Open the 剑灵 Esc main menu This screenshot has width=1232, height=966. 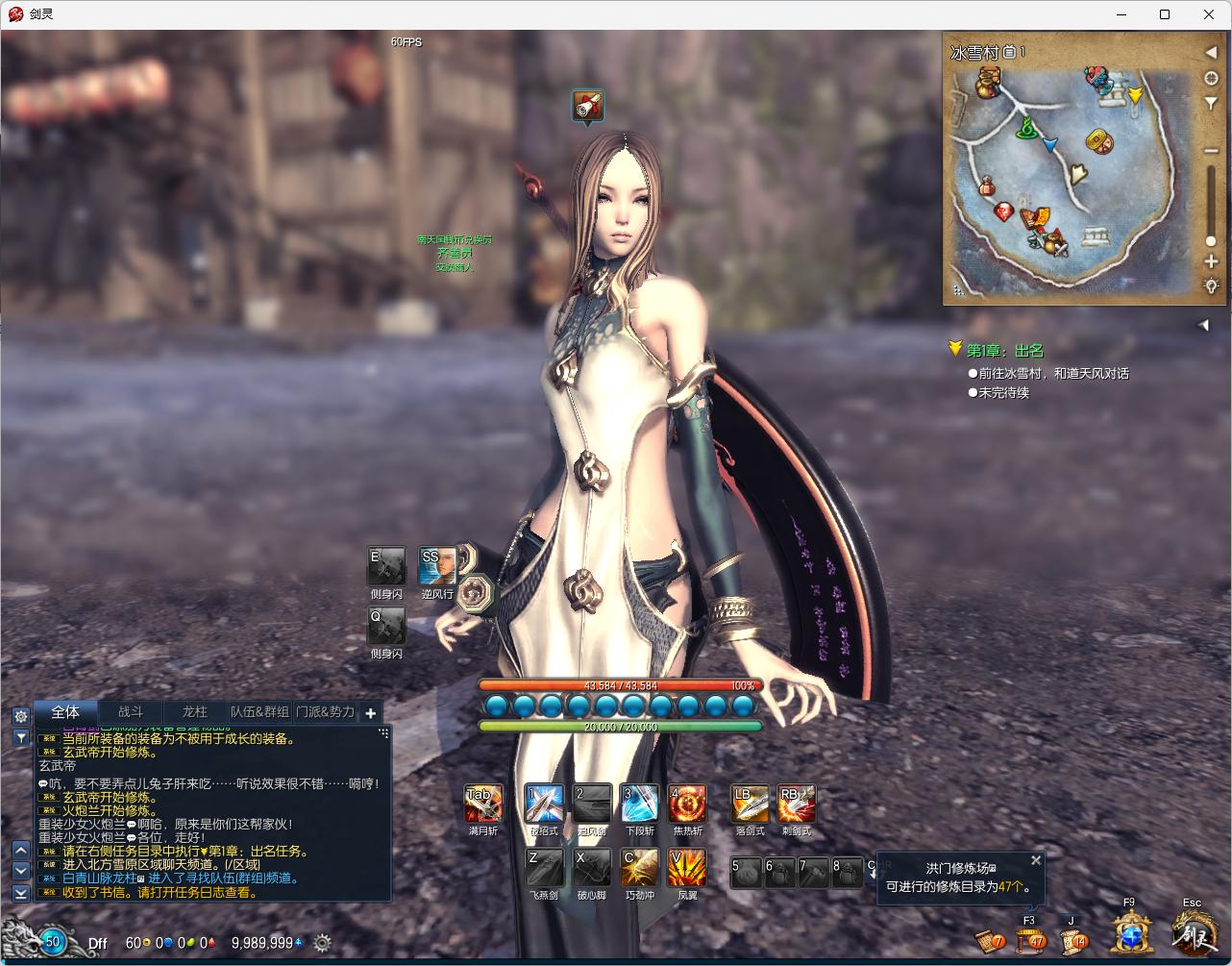(1192, 932)
